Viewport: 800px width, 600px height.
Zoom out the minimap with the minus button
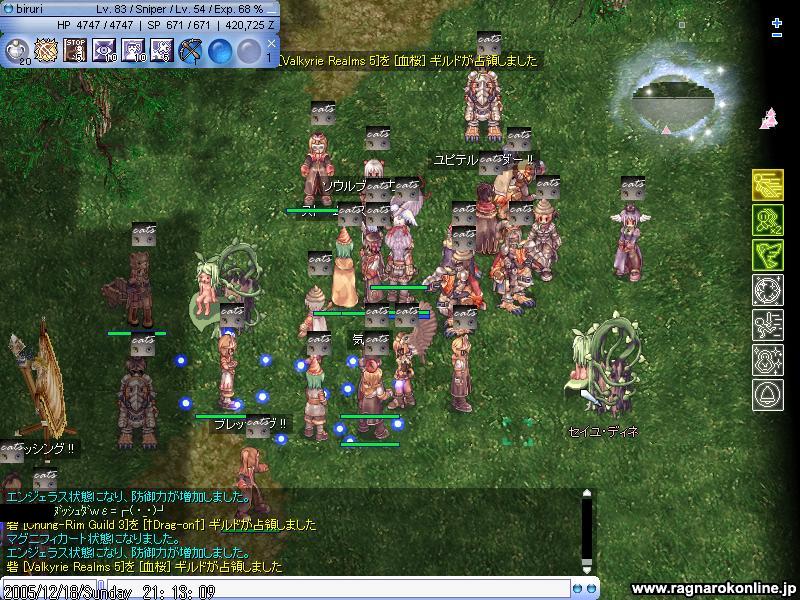pos(778,35)
